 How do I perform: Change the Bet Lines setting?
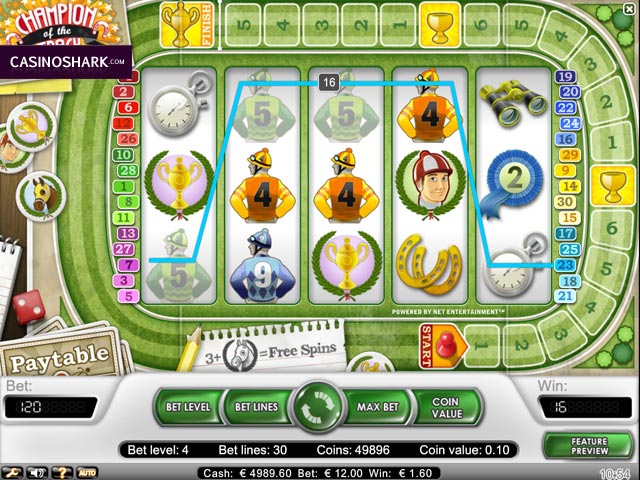[256, 407]
